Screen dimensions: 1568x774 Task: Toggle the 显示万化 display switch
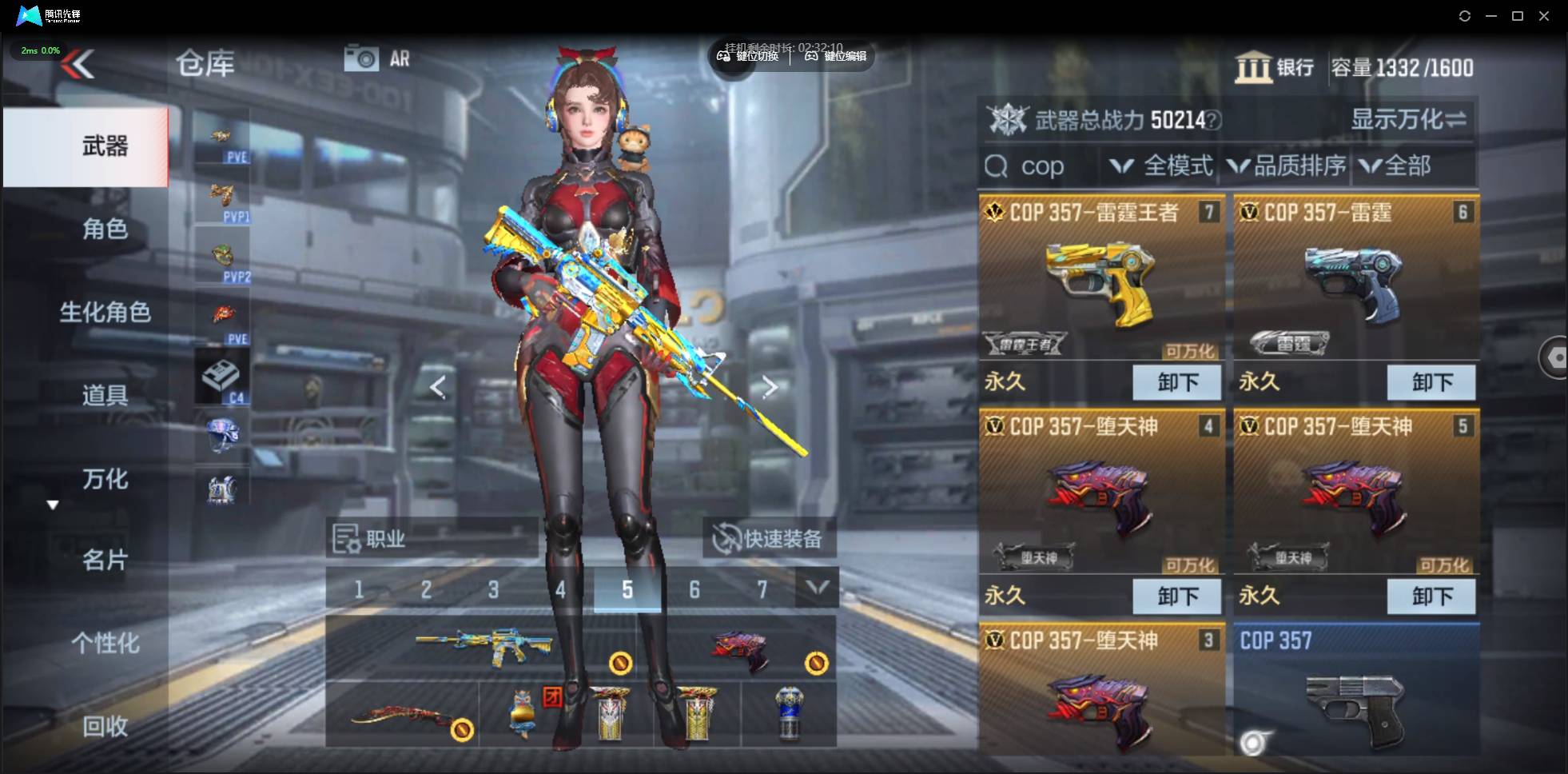coord(1408,120)
